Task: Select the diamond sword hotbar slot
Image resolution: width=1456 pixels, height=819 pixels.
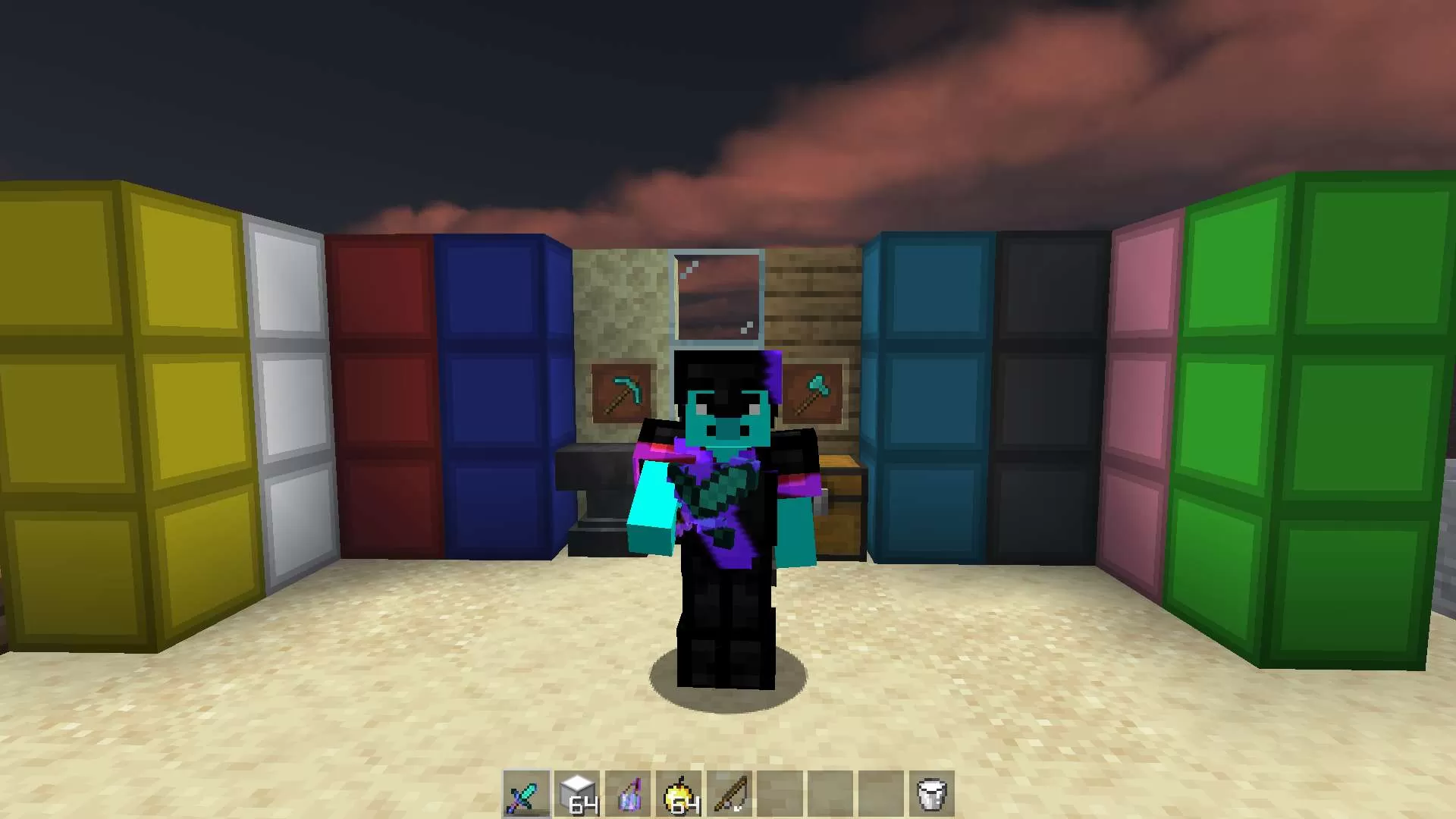Action: [x=526, y=795]
